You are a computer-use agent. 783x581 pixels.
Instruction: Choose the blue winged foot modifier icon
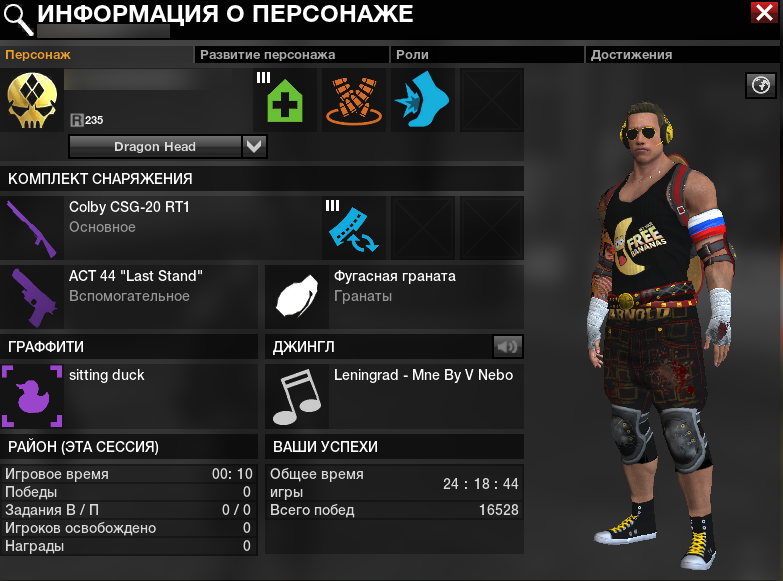click(422, 100)
